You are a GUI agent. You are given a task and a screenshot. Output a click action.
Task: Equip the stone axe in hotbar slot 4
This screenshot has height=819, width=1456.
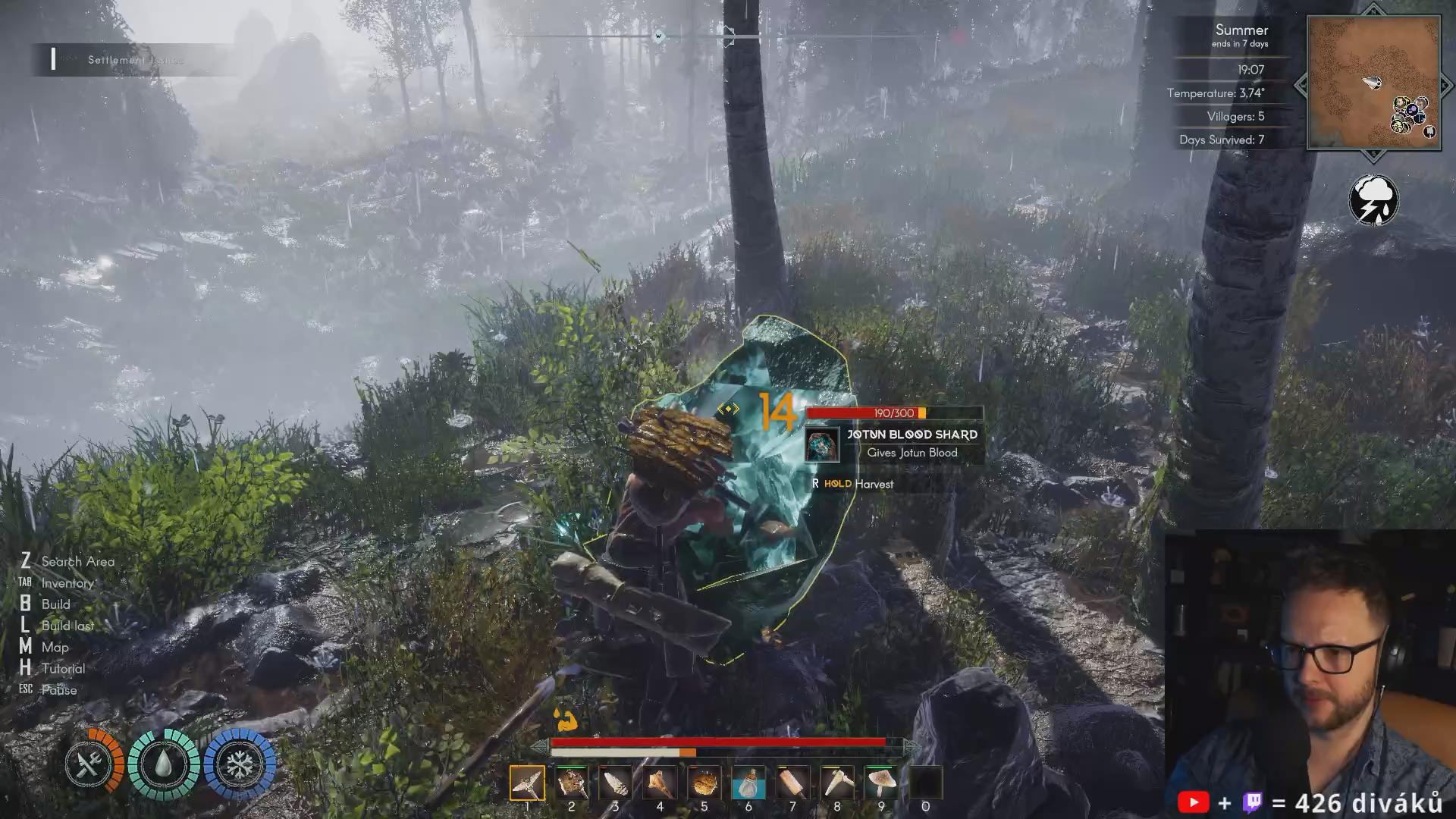coord(660,783)
